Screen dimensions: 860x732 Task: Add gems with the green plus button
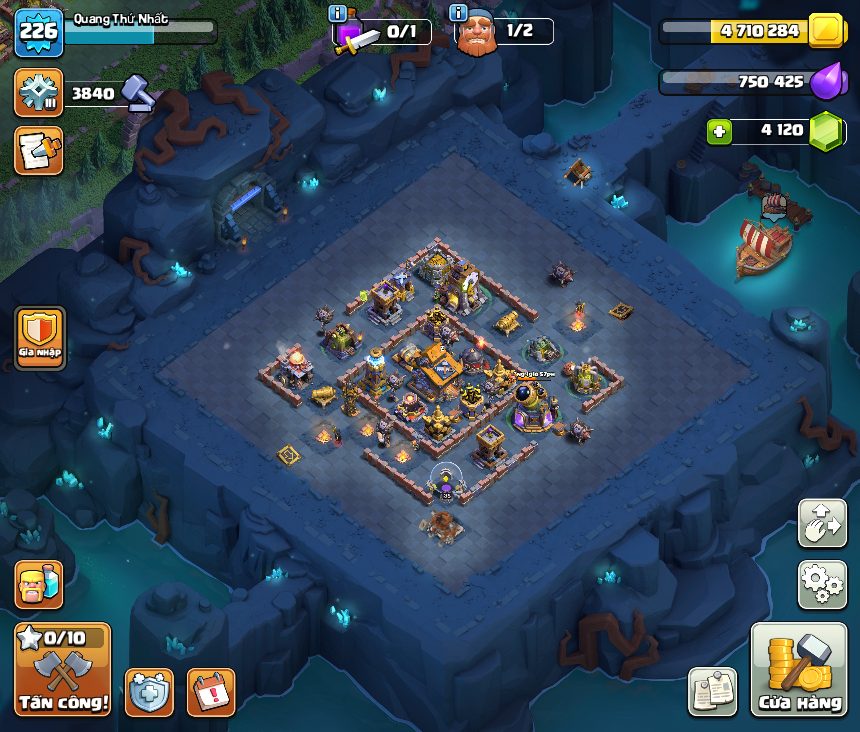(719, 130)
